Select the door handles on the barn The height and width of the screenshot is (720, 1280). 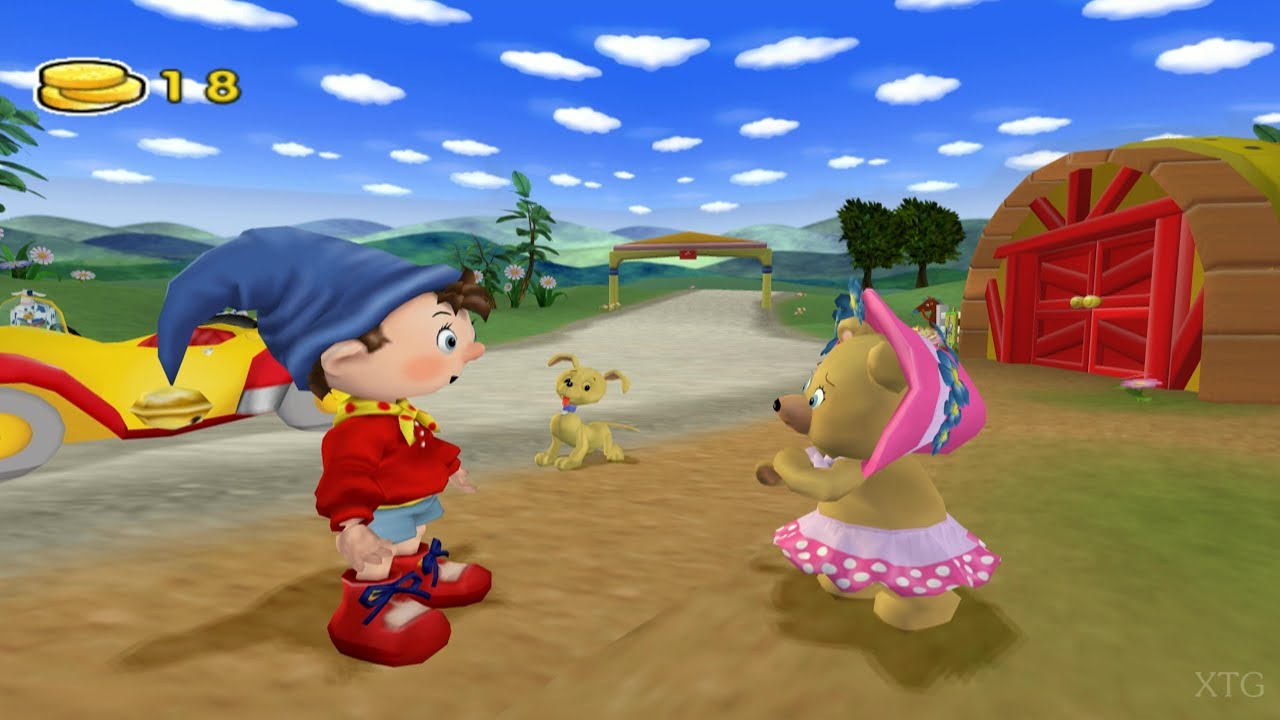click(x=1085, y=300)
